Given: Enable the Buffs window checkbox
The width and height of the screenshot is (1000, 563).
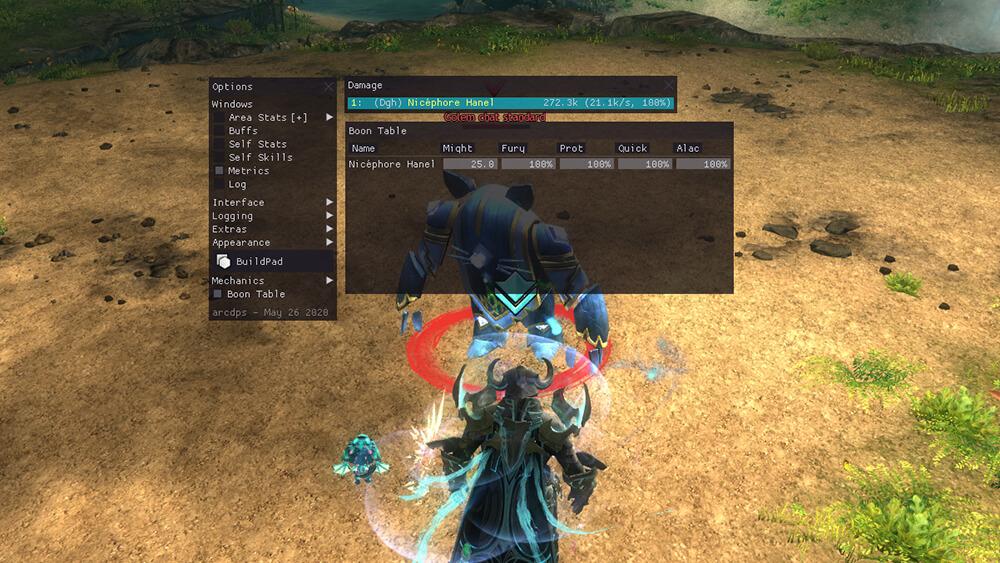Looking at the screenshot, I should (x=220, y=131).
